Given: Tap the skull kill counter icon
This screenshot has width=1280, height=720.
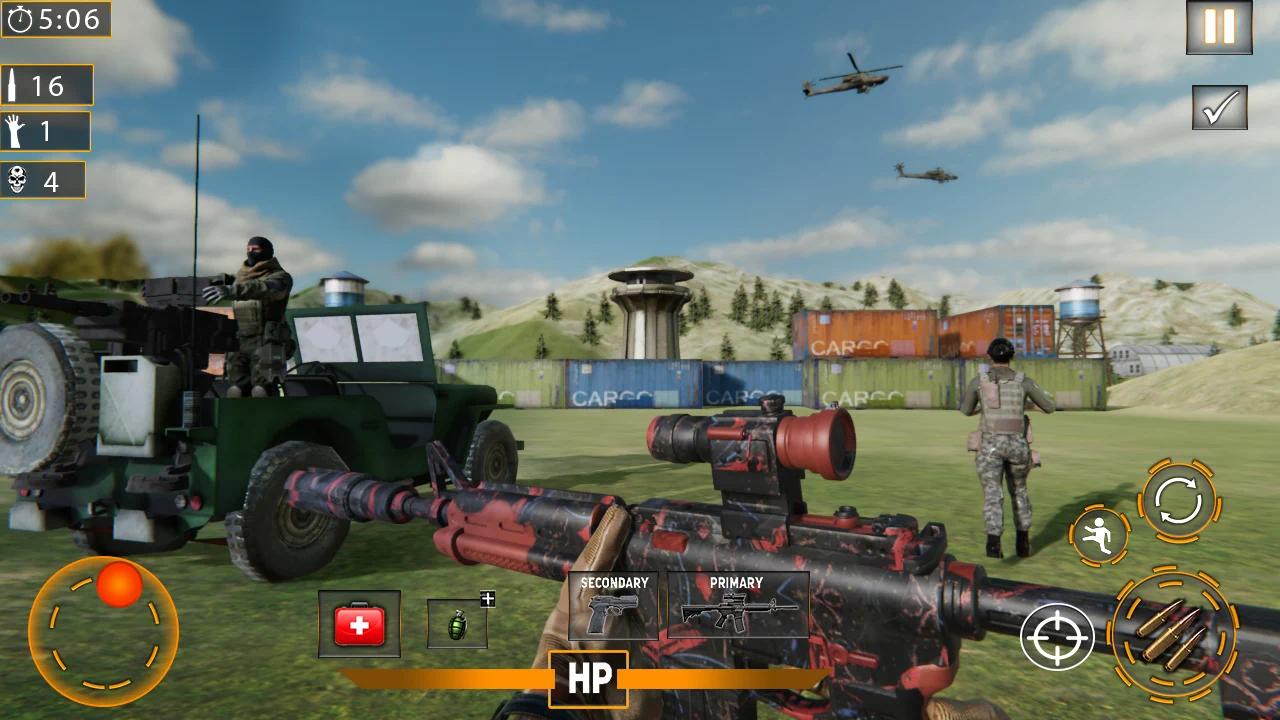Looking at the screenshot, I should [x=20, y=181].
